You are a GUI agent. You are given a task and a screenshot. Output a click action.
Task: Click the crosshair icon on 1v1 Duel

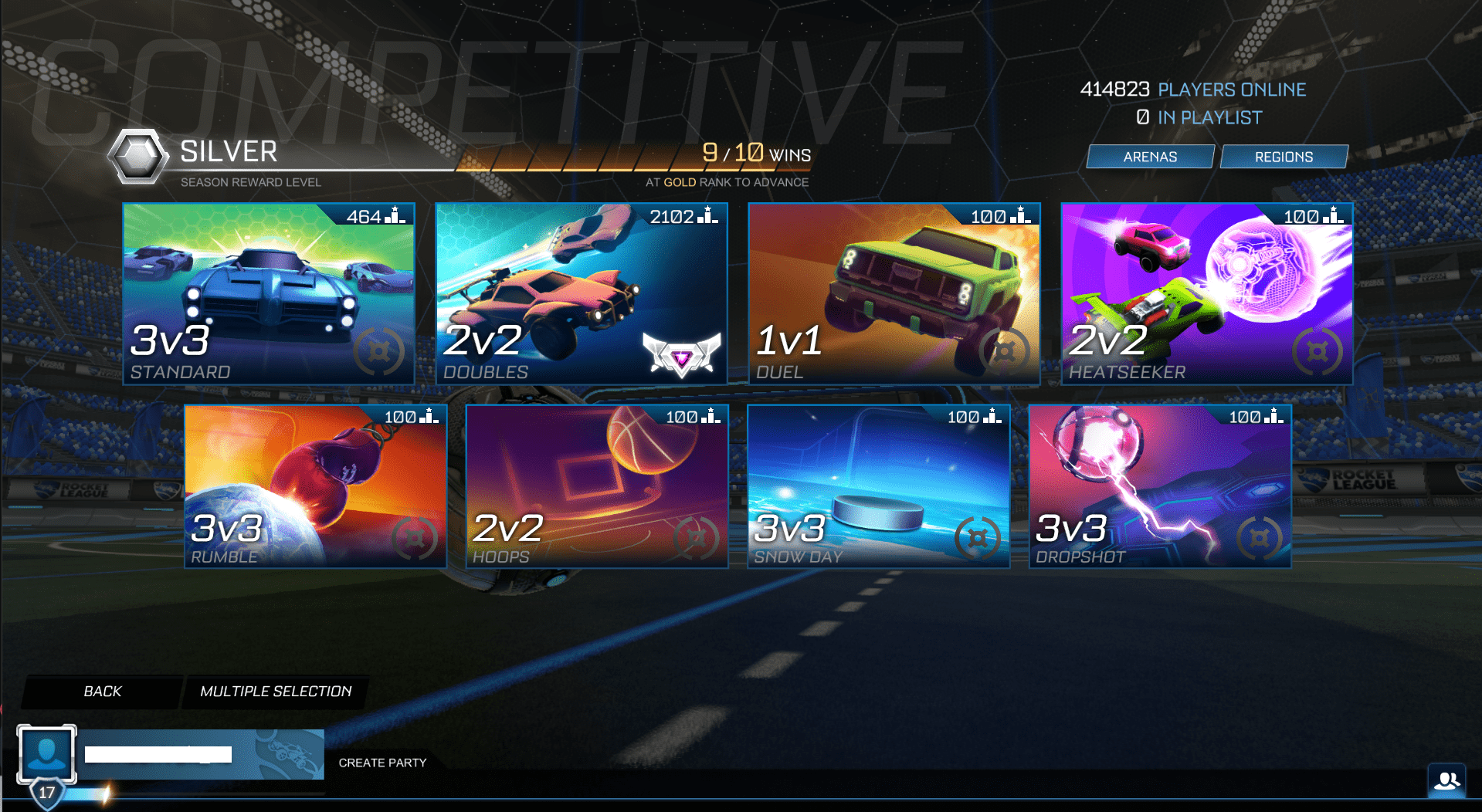pyautogui.click(x=1005, y=351)
